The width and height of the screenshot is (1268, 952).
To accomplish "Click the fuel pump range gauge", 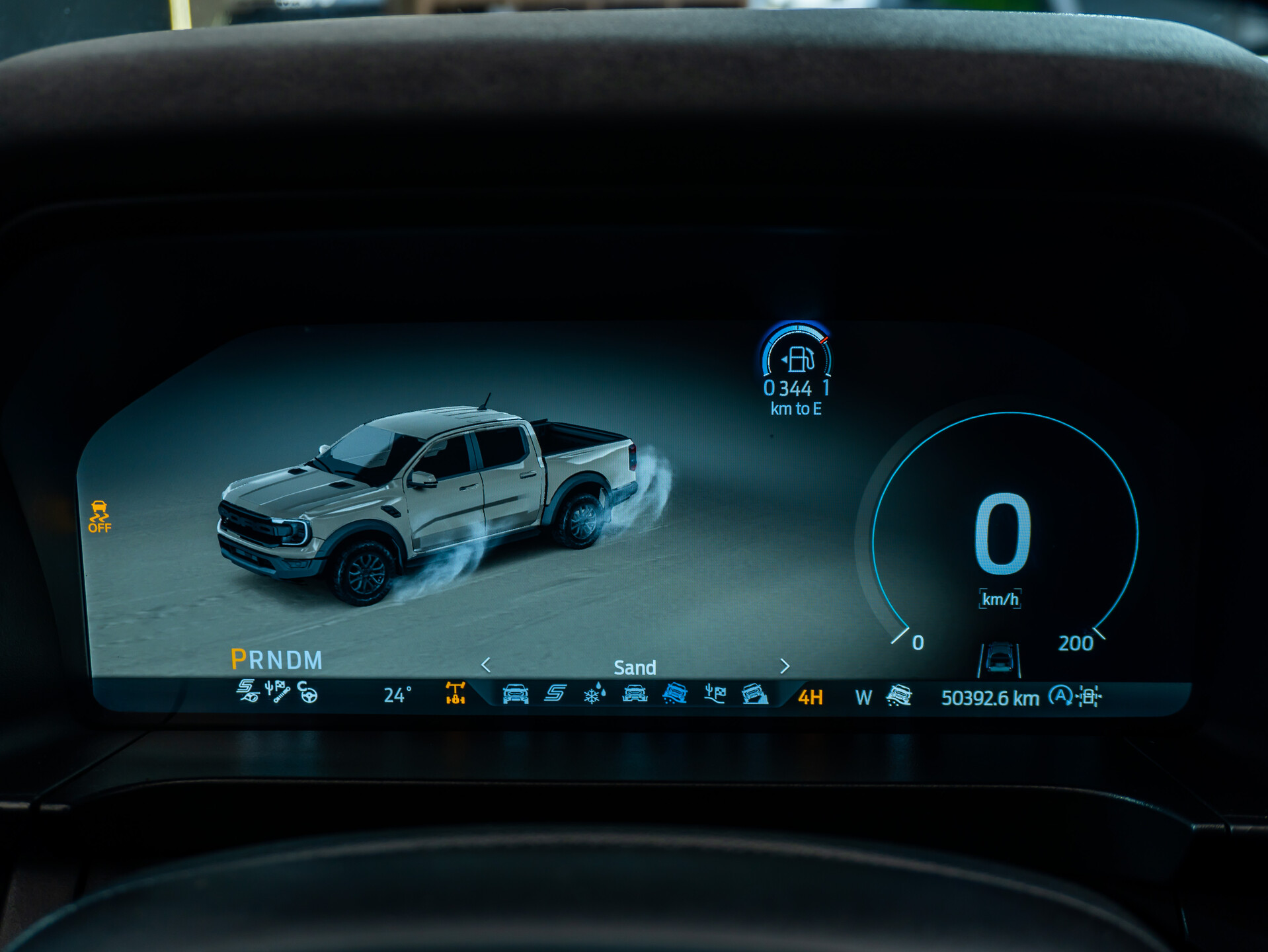I will [x=798, y=360].
